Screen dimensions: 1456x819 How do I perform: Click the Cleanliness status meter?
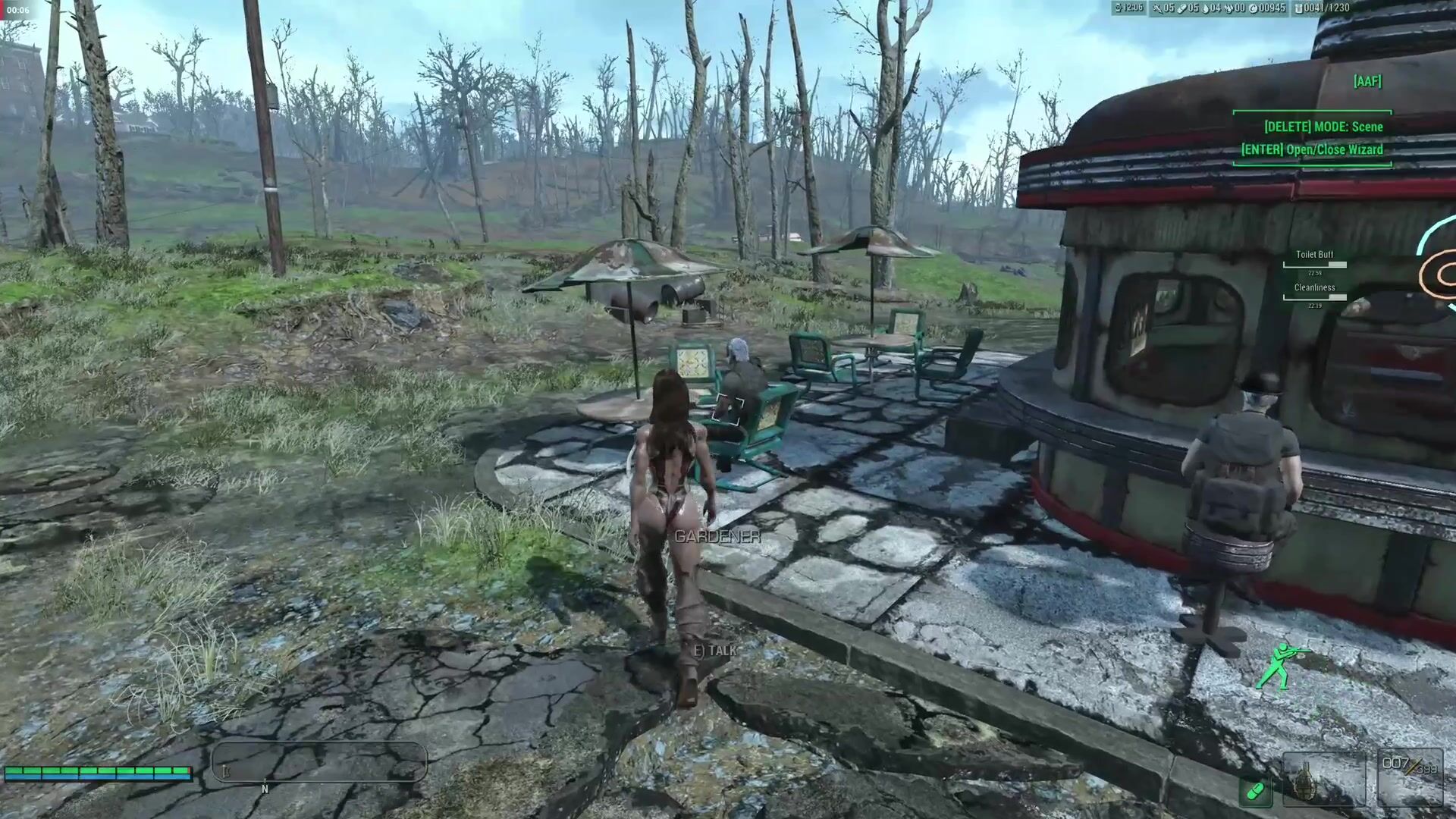[x=1314, y=297]
